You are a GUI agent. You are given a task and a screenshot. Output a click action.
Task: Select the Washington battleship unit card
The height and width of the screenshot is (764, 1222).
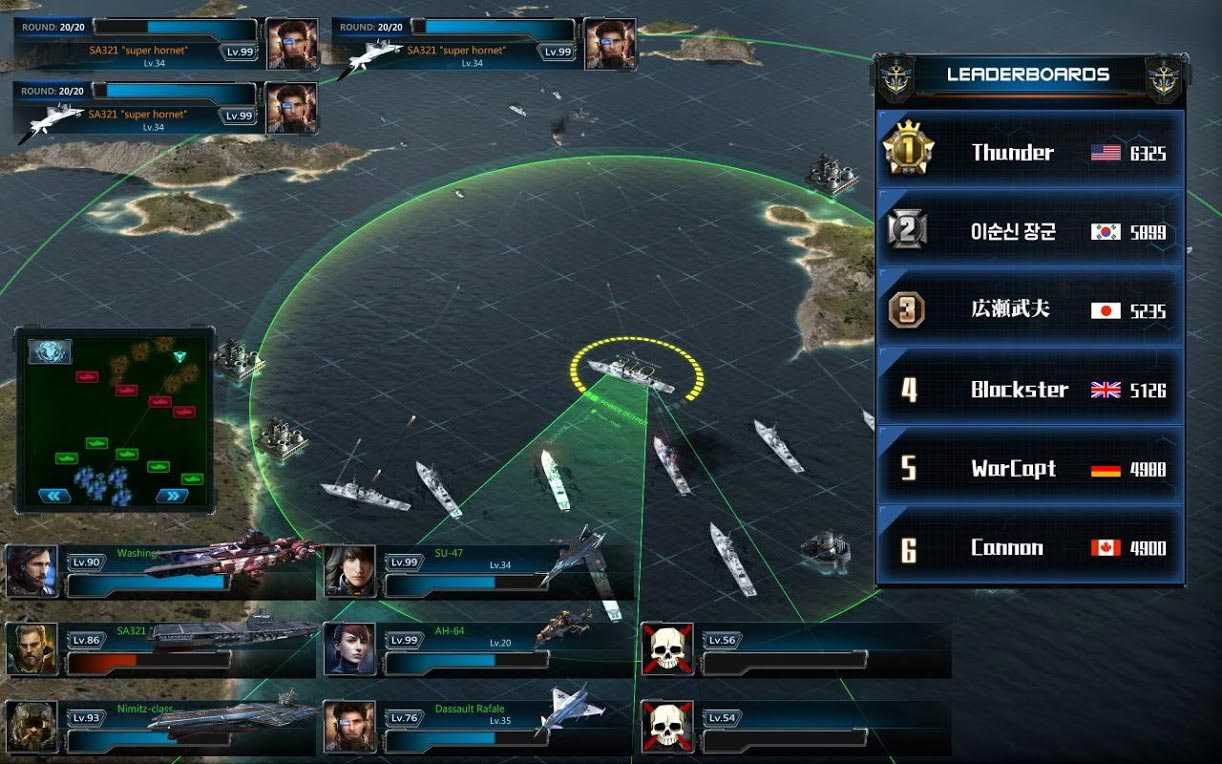point(160,572)
